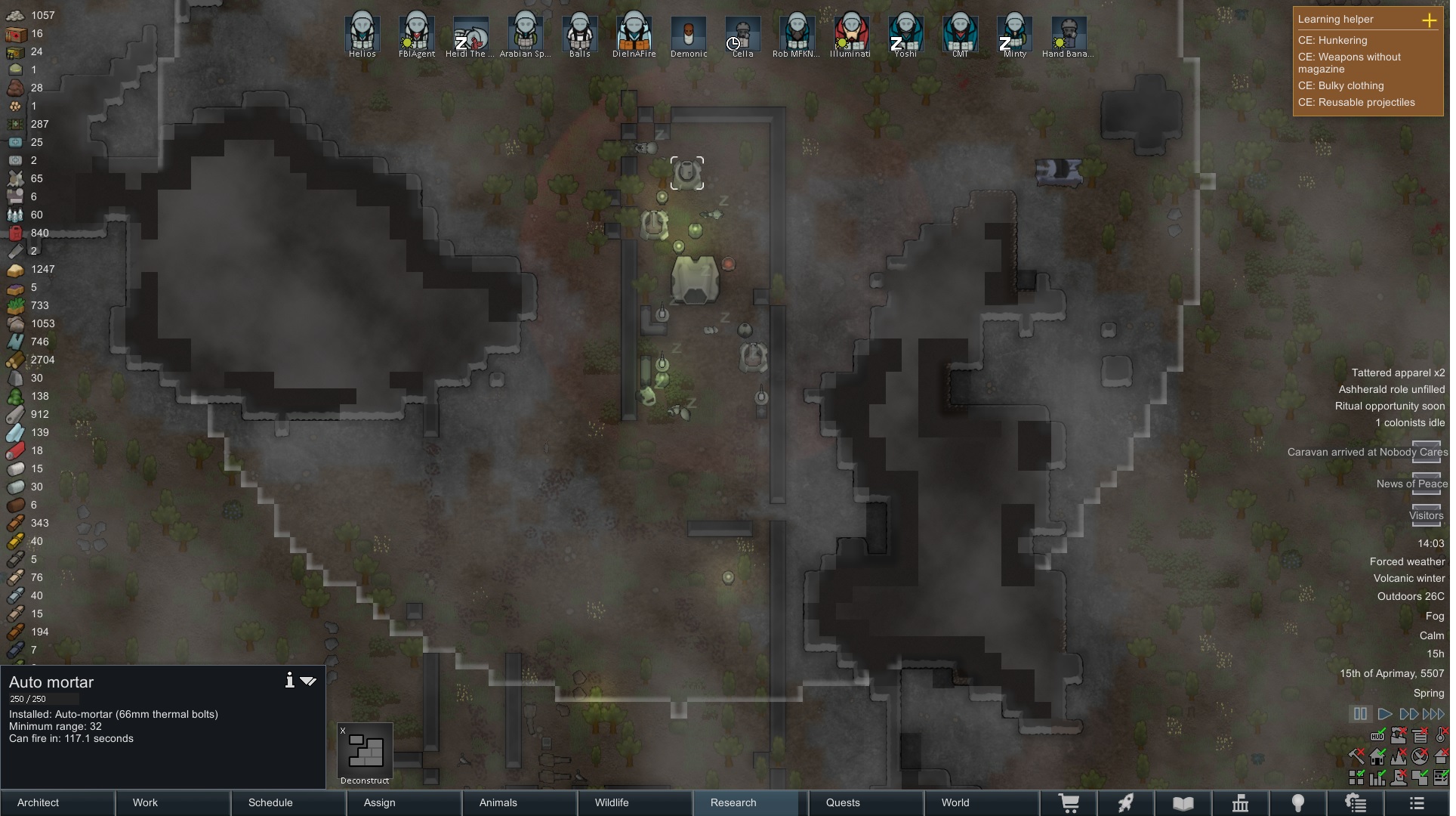1456x816 pixels.
Task: Select colonist Illuminati portrait
Action: click(850, 34)
